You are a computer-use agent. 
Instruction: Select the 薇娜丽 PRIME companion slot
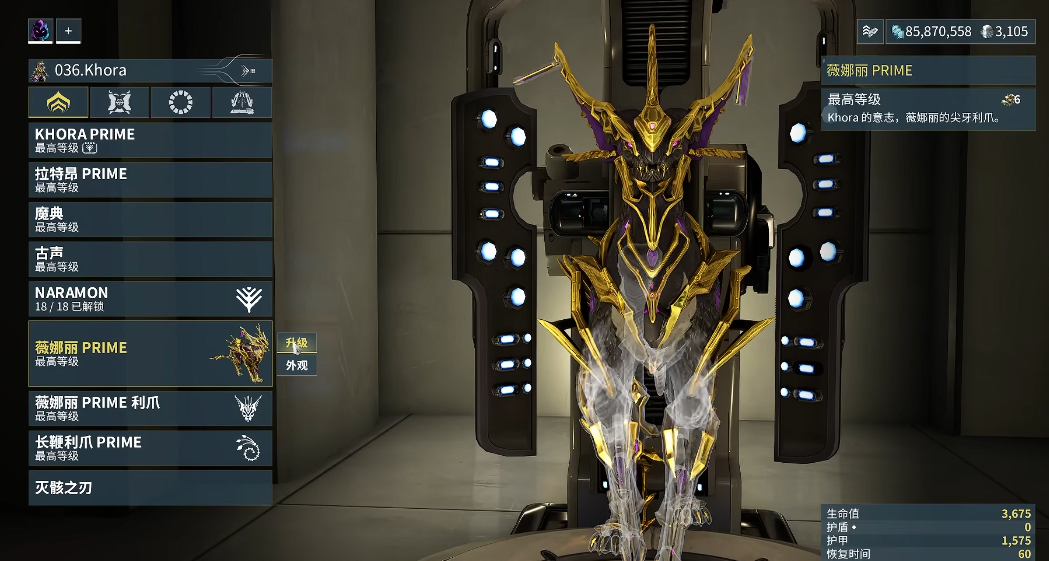(150, 353)
